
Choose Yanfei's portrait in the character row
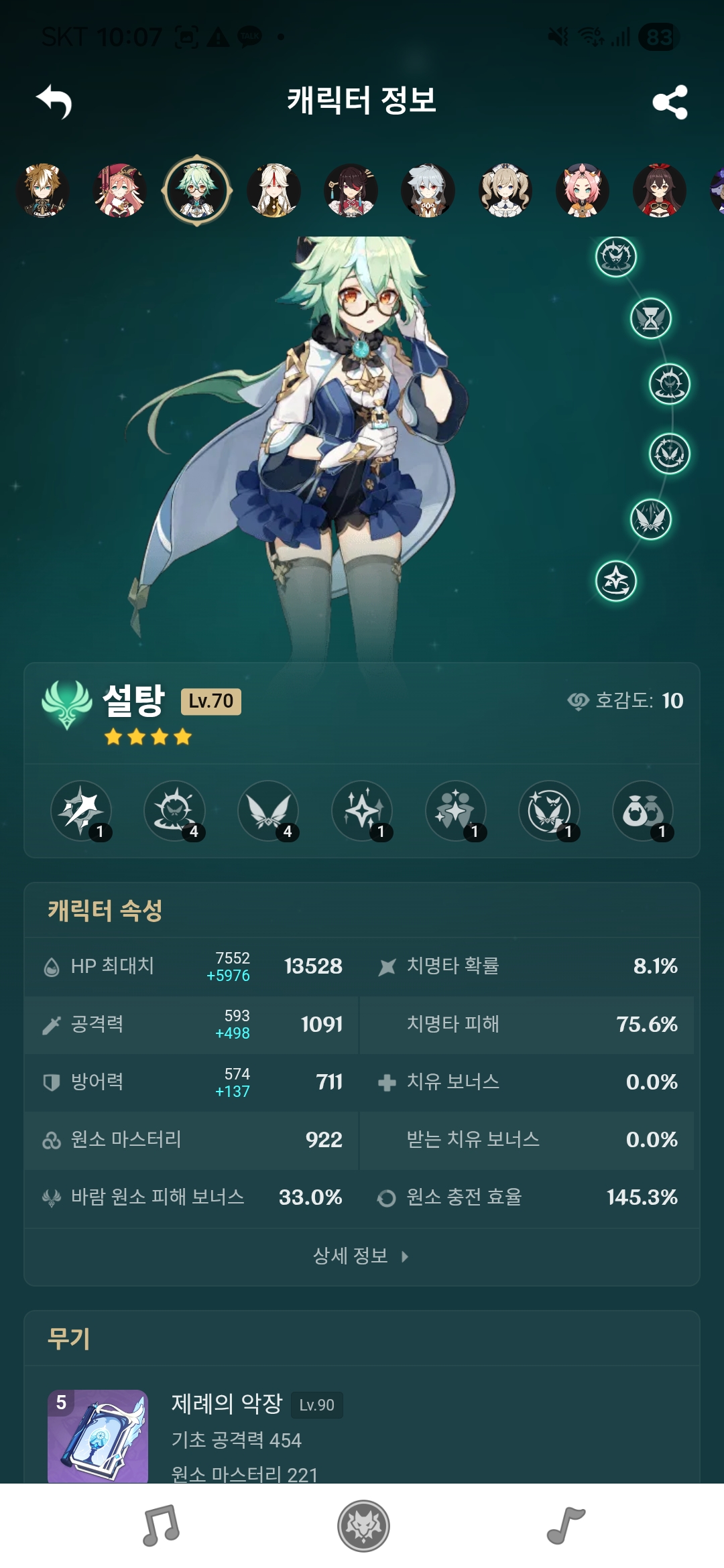pos(120,191)
